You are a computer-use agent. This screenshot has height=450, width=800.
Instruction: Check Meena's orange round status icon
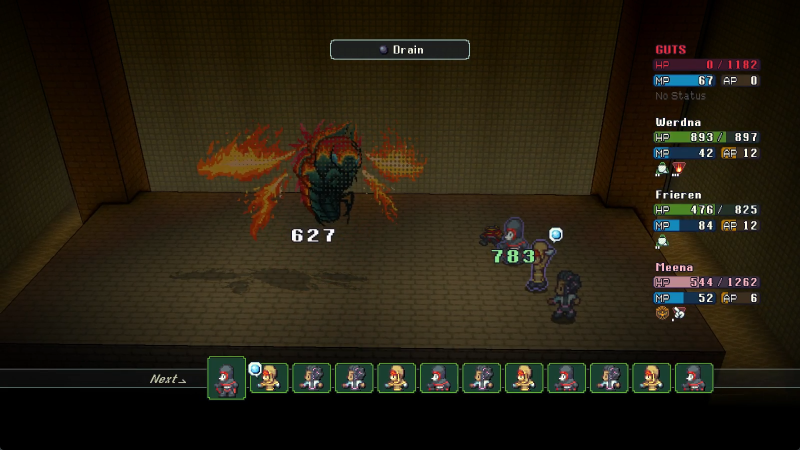point(662,313)
